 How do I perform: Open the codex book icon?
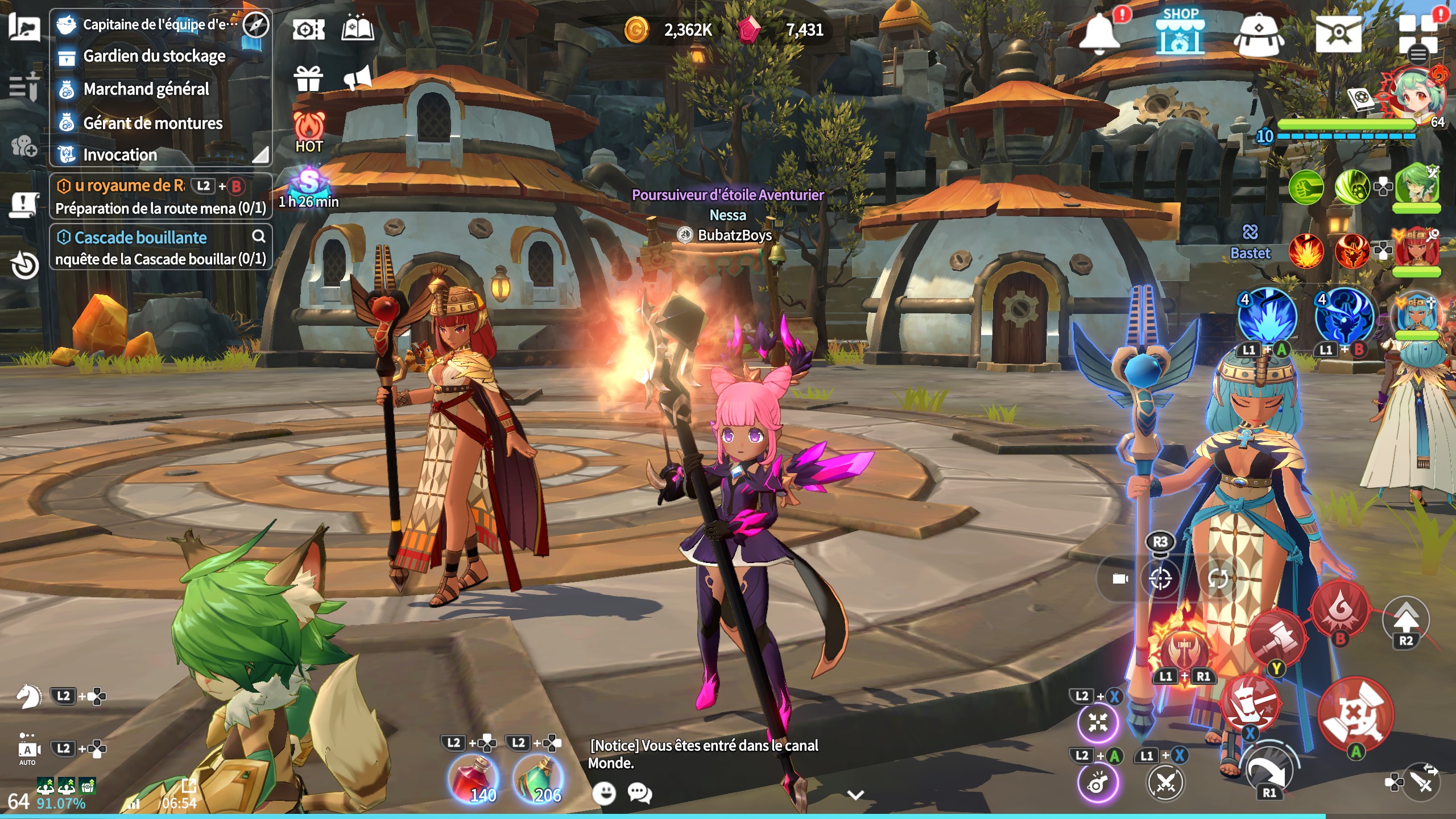click(357, 28)
